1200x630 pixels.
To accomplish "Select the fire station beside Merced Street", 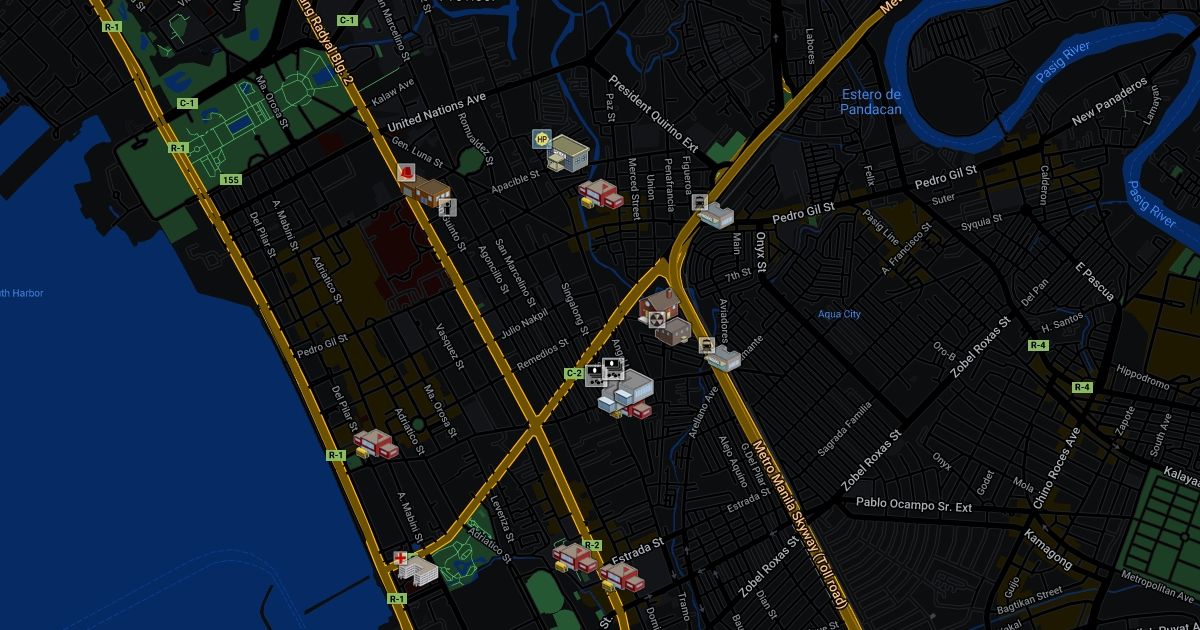I will click(x=600, y=193).
